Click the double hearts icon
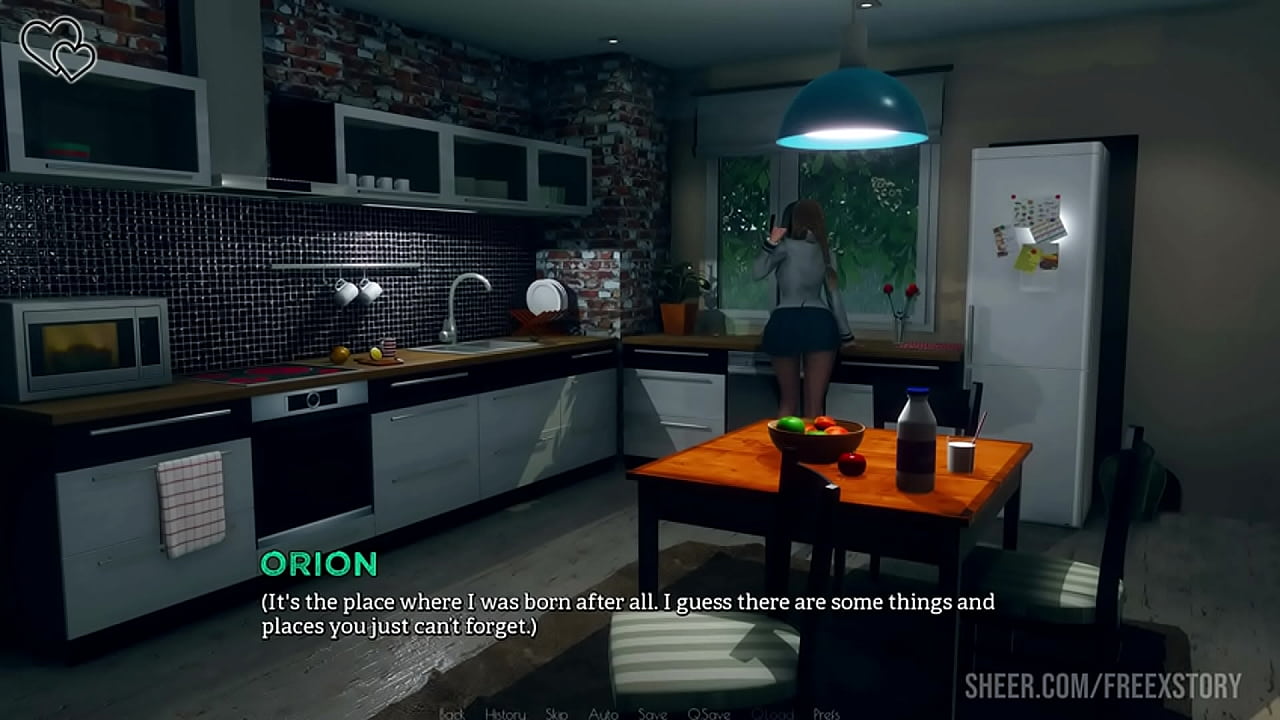 59,47
